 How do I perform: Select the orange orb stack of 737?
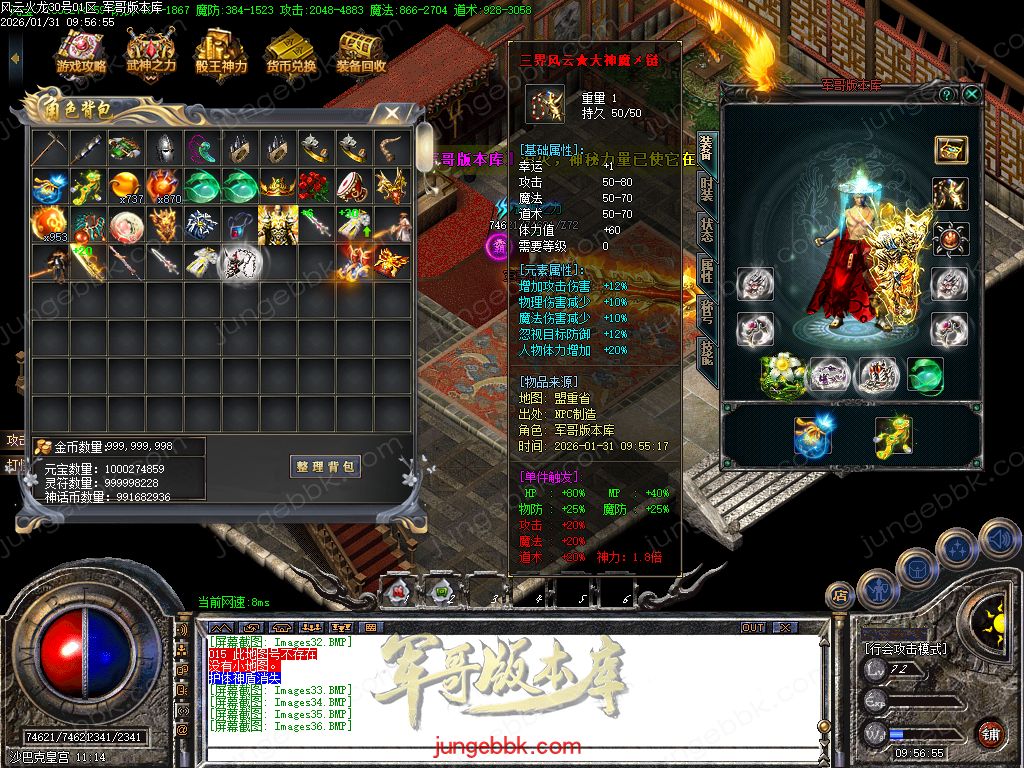(x=125, y=185)
